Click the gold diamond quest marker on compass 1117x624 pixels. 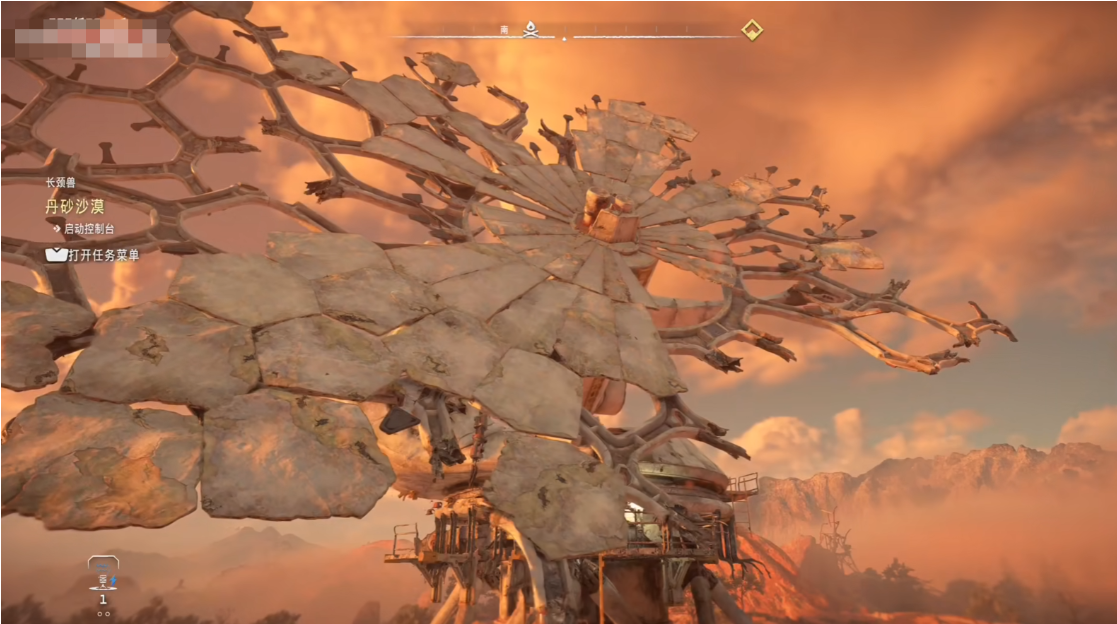[x=752, y=30]
